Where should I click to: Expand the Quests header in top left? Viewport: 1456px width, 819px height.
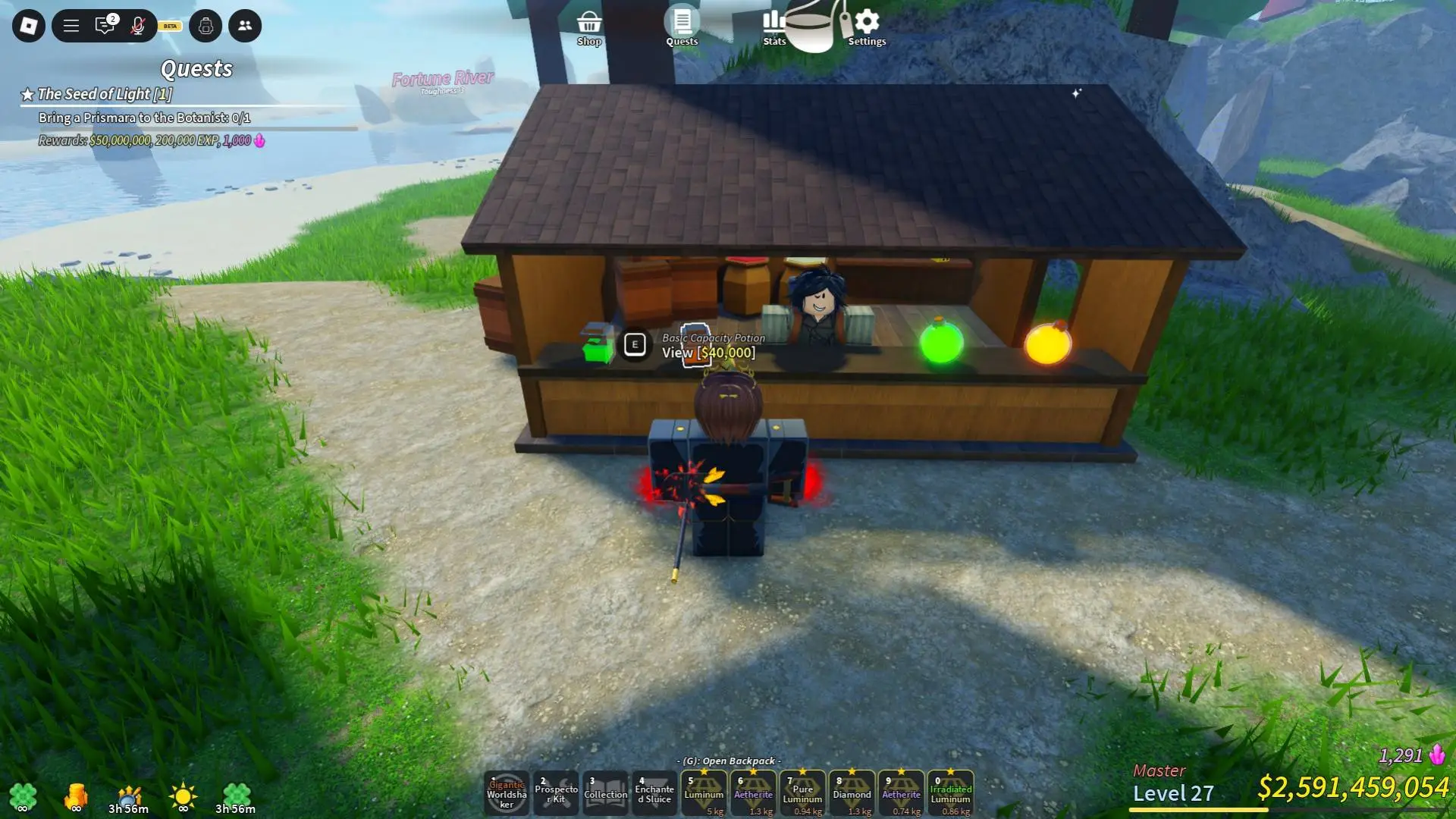pos(196,69)
